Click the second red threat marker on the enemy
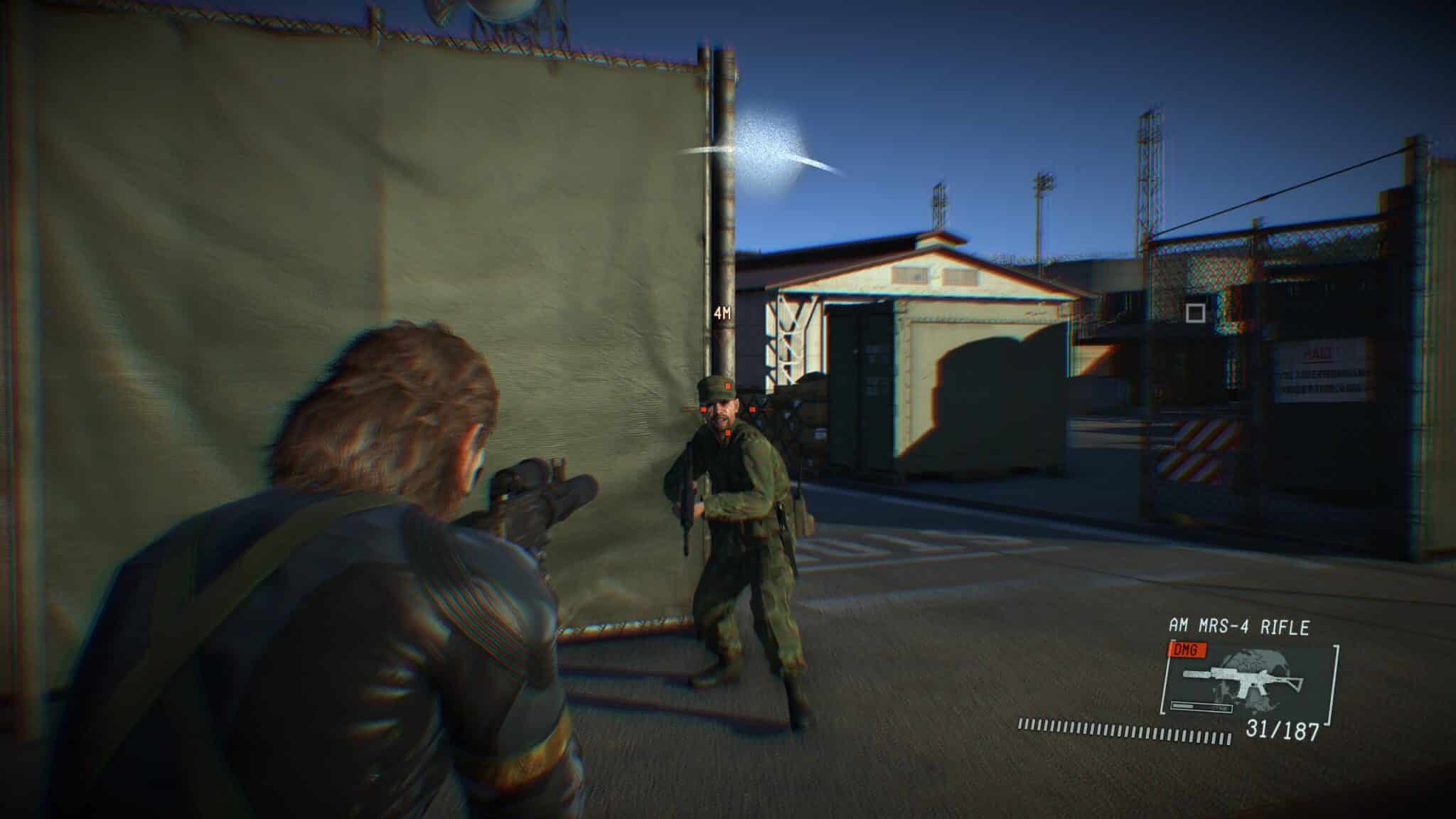This screenshot has height=819, width=1456. (x=752, y=409)
